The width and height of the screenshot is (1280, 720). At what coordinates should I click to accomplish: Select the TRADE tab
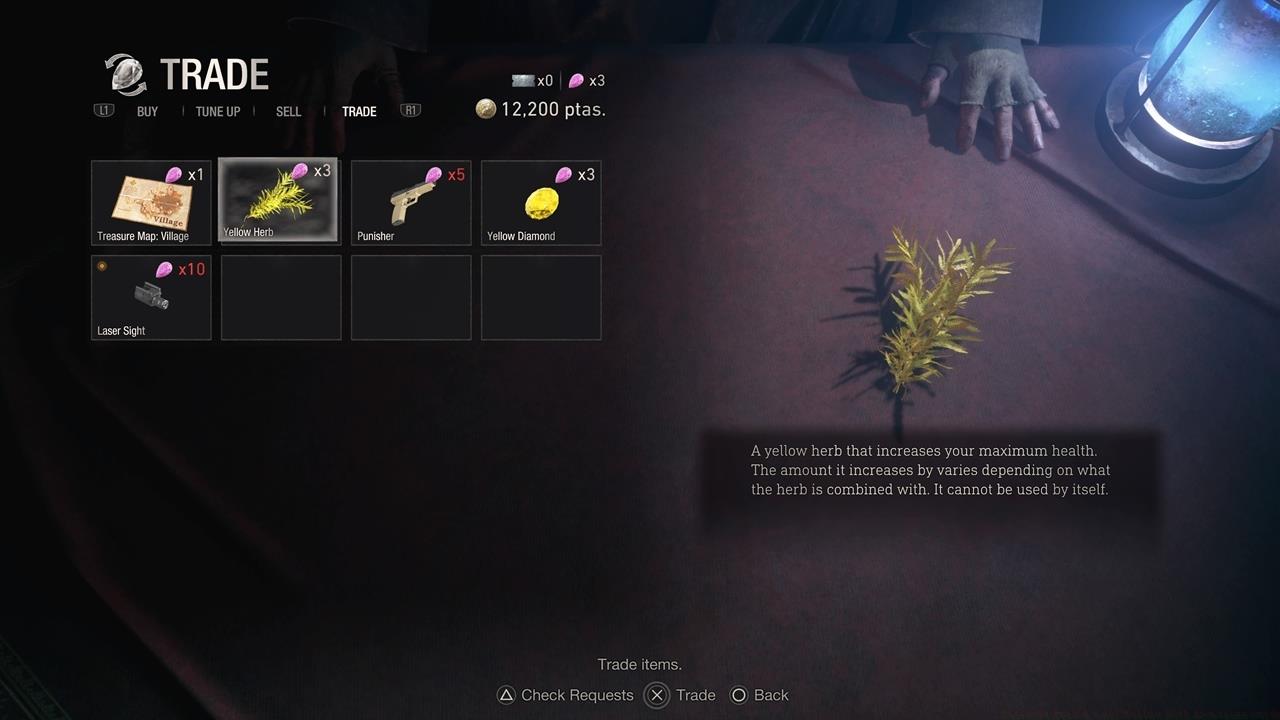coord(359,111)
